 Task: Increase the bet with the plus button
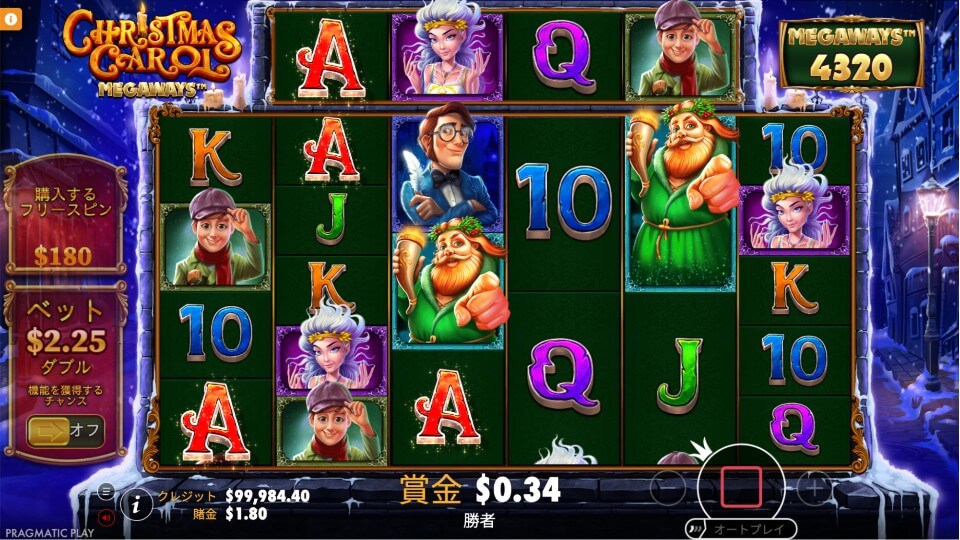click(x=814, y=488)
